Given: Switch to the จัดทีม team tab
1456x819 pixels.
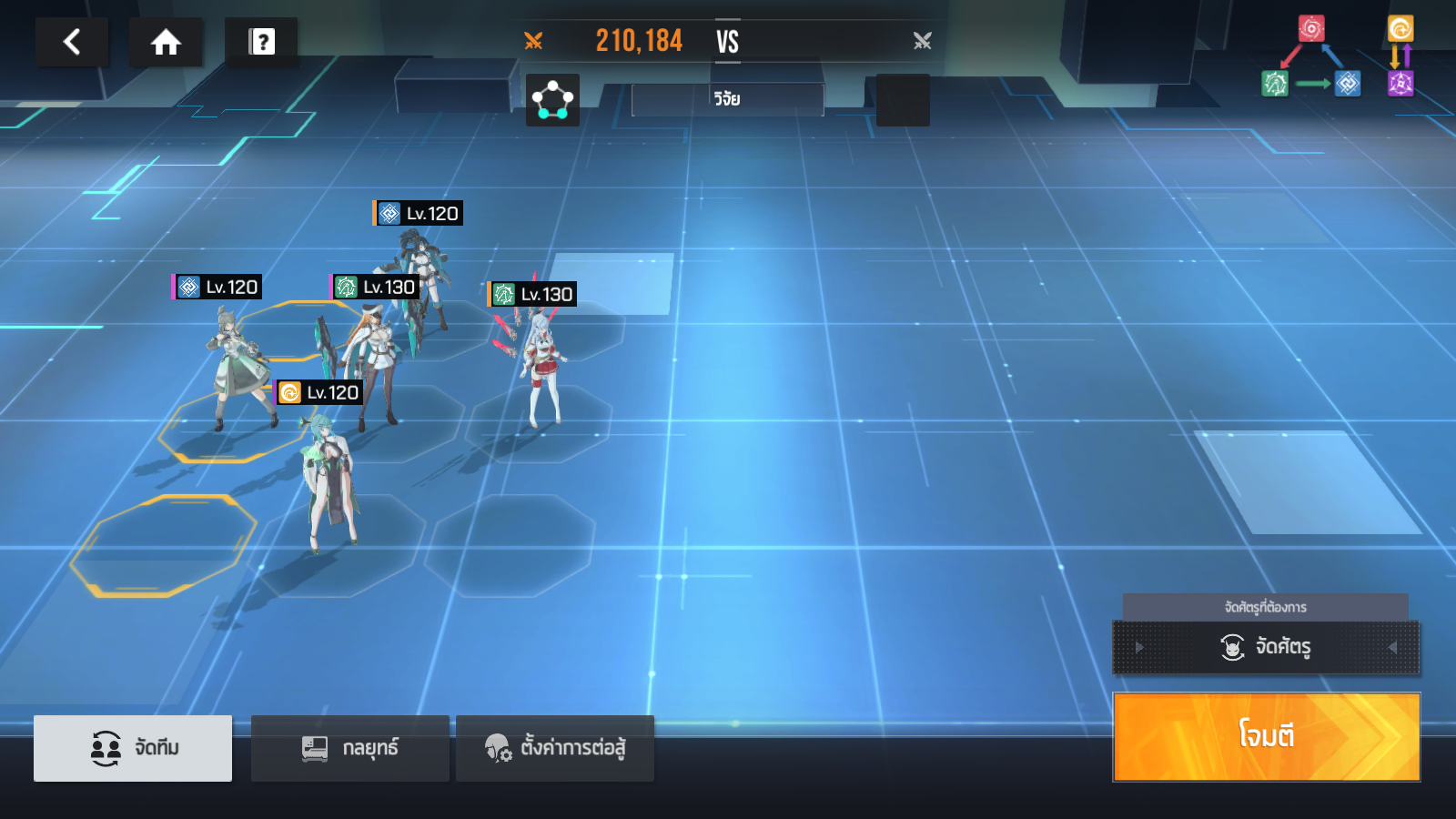Looking at the screenshot, I should point(133,748).
